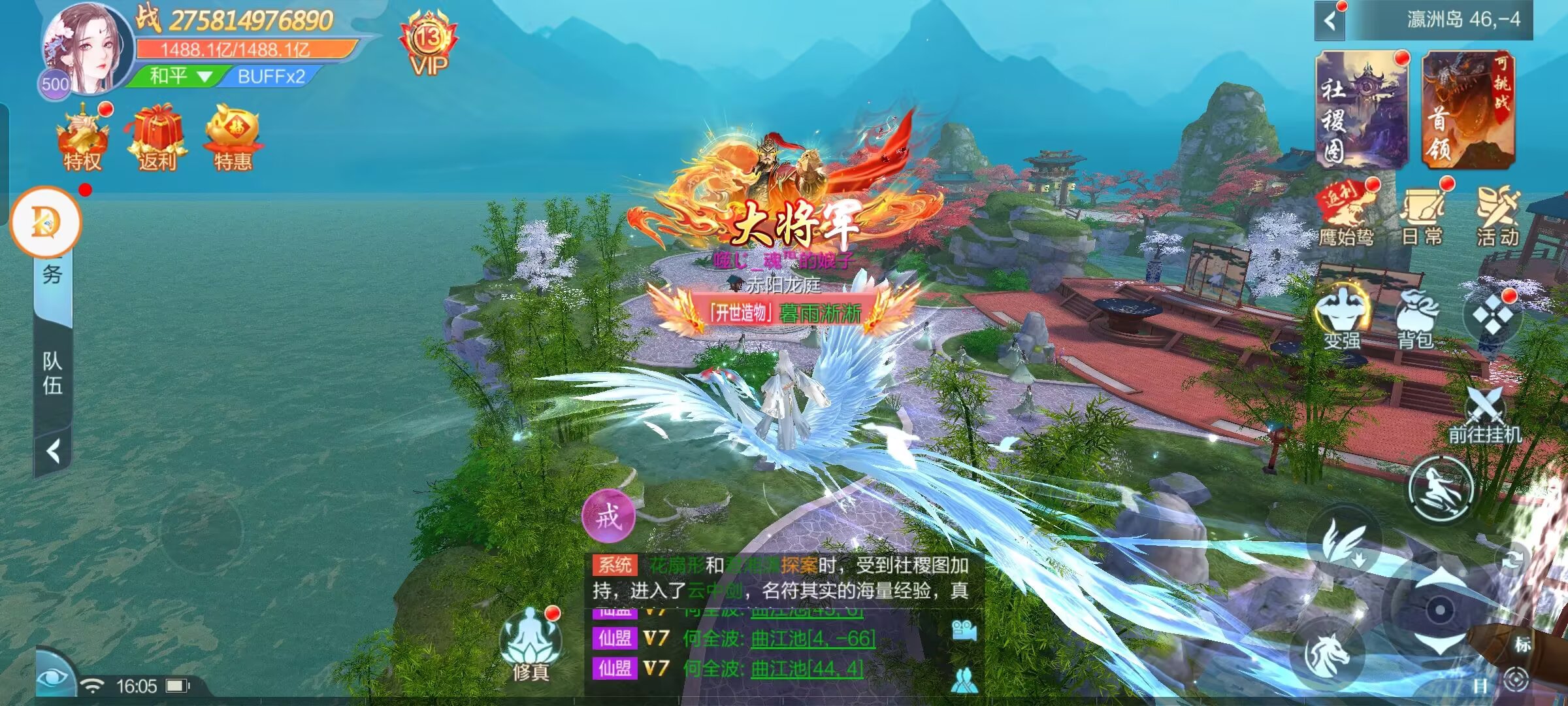This screenshot has height=706, width=1568.
Task: Open the 返利 rebate gift box
Action: 157,138
